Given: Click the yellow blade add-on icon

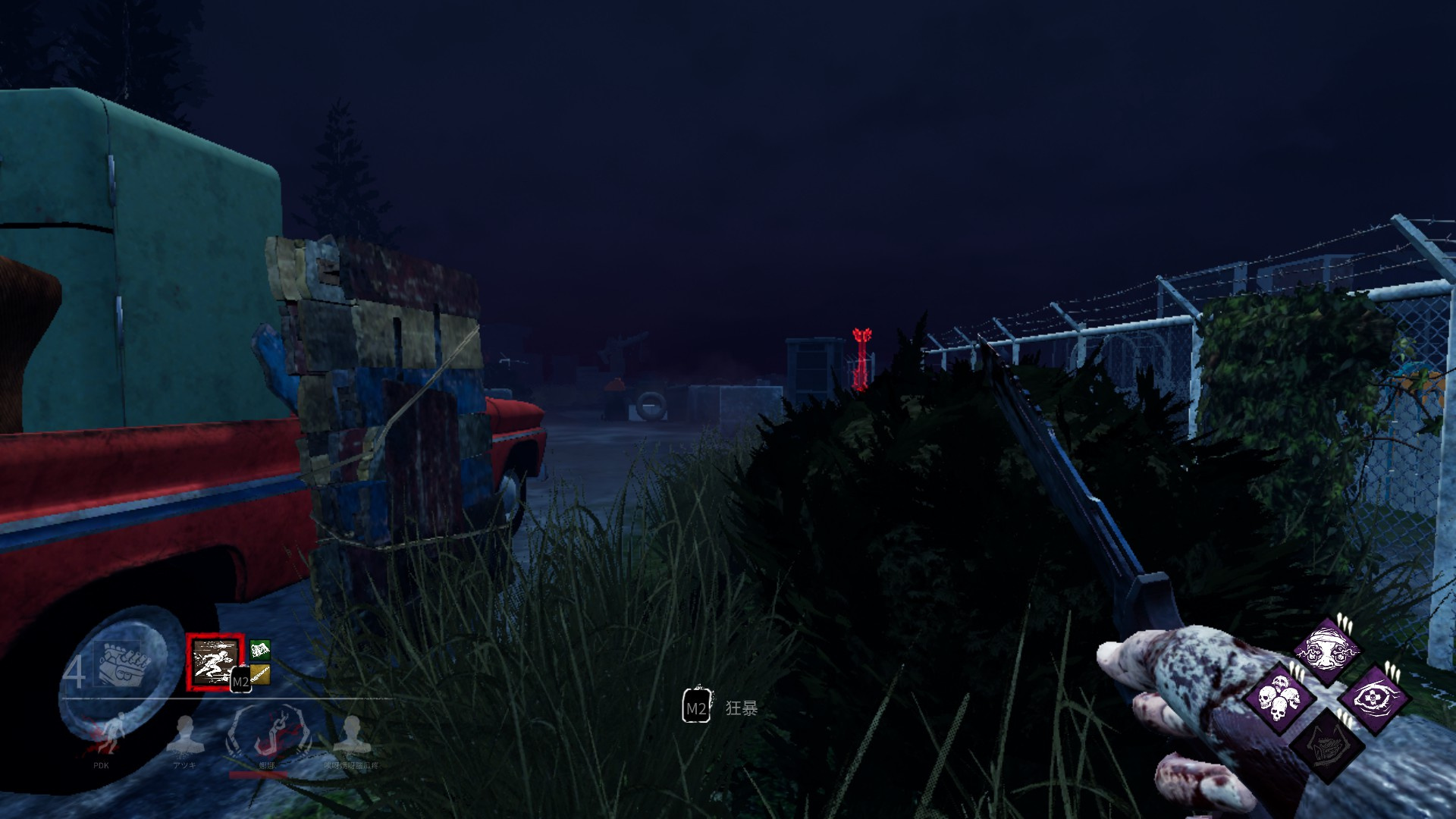Looking at the screenshot, I should [x=261, y=675].
